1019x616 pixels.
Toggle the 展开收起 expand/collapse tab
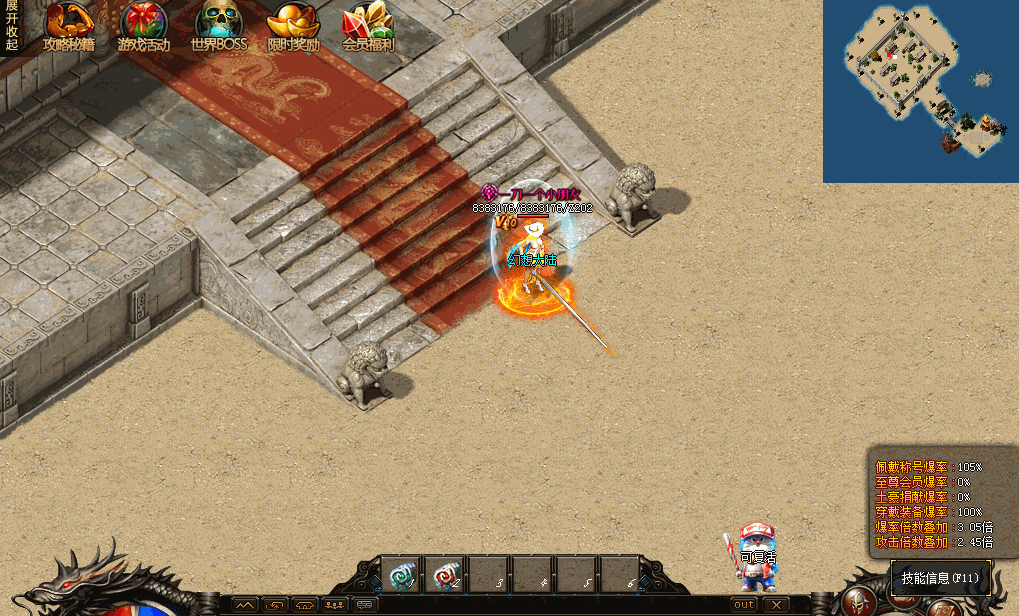pyautogui.click(x=11, y=25)
